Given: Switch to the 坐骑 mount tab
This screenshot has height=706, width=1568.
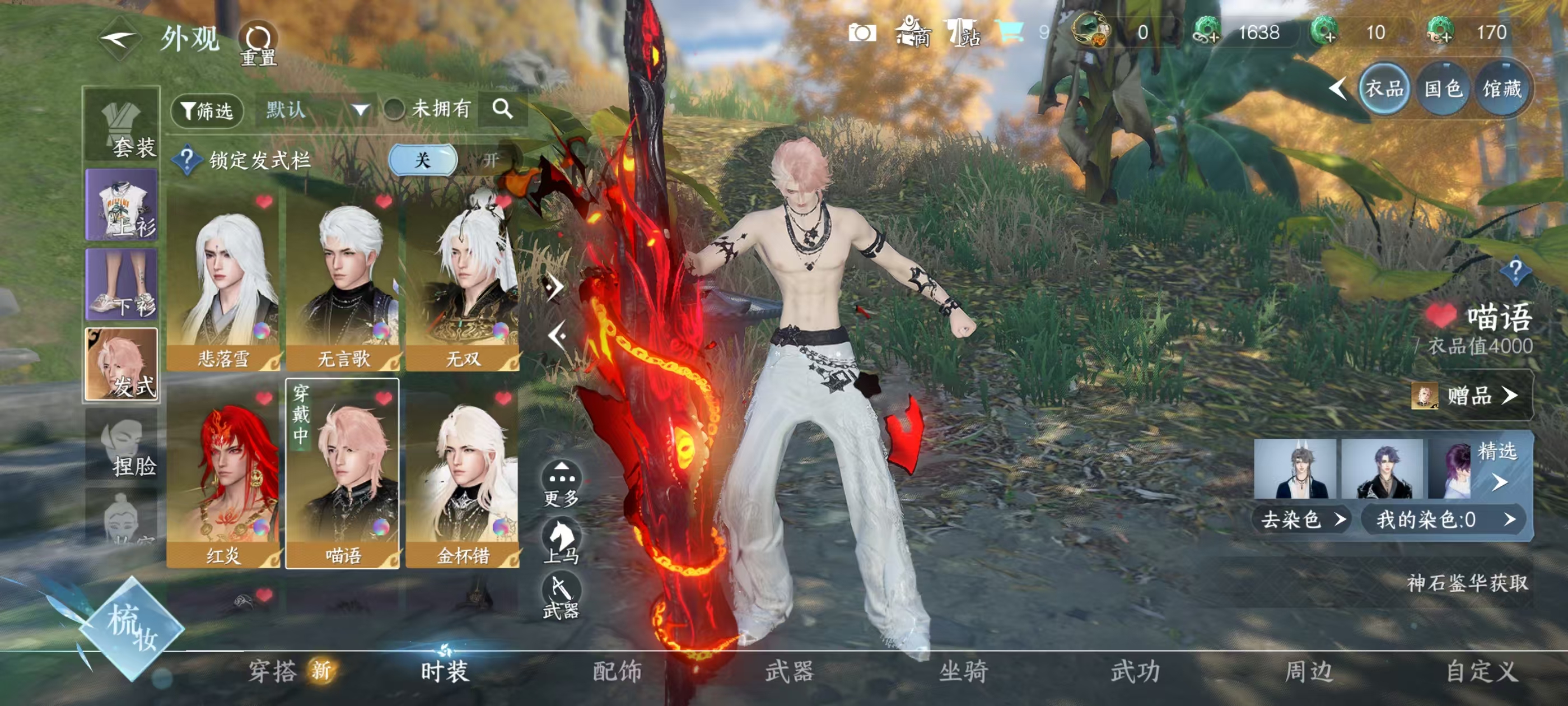Looking at the screenshot, I should click(x=963, y=671).
